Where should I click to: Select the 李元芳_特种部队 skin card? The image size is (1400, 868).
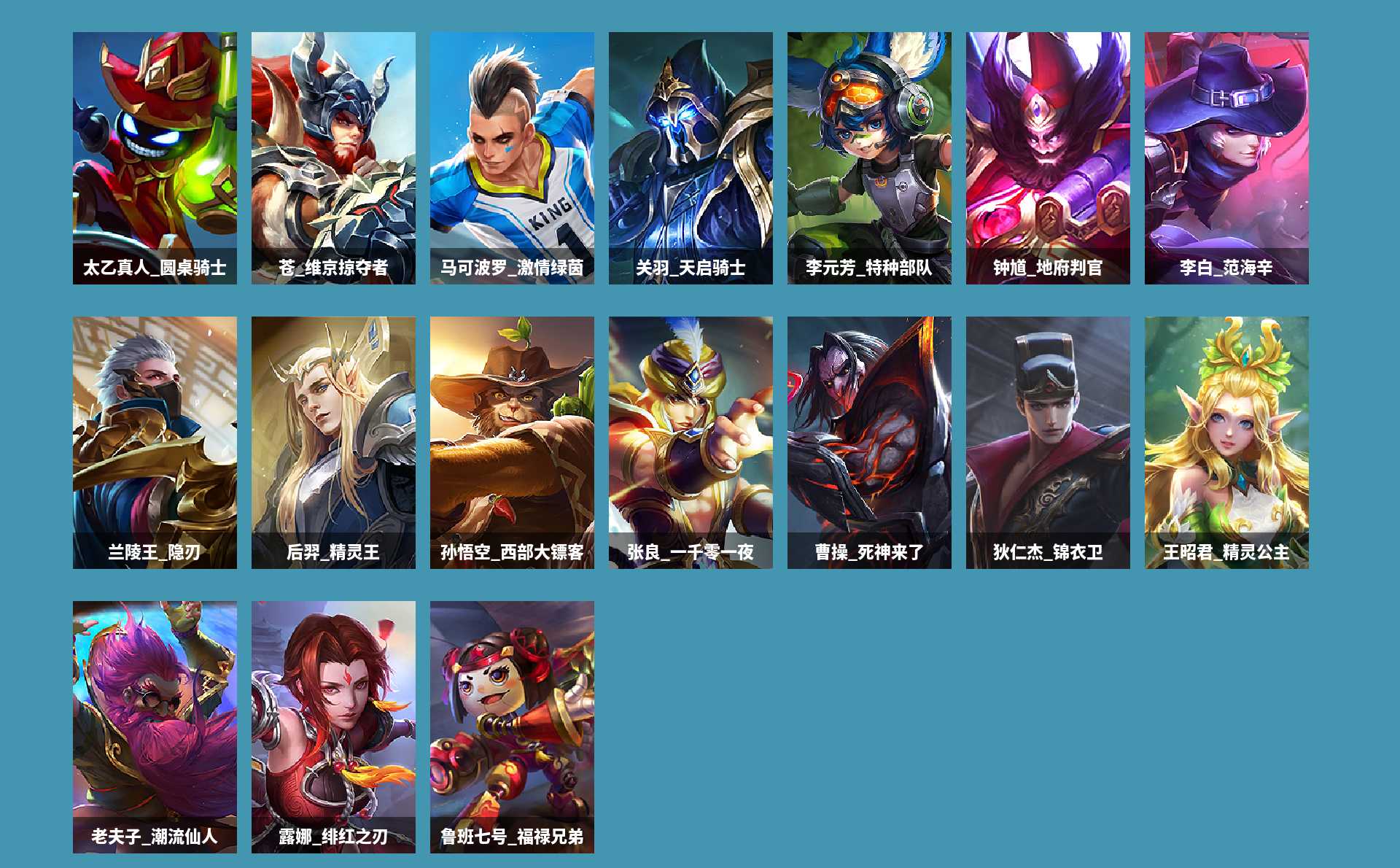869,158
